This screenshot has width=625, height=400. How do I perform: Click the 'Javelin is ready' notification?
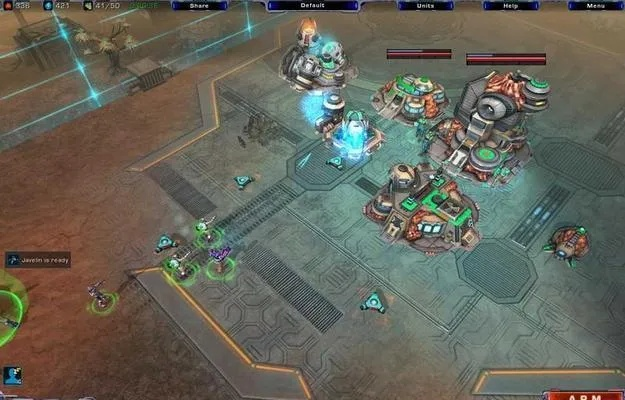[x=38, y=260]
